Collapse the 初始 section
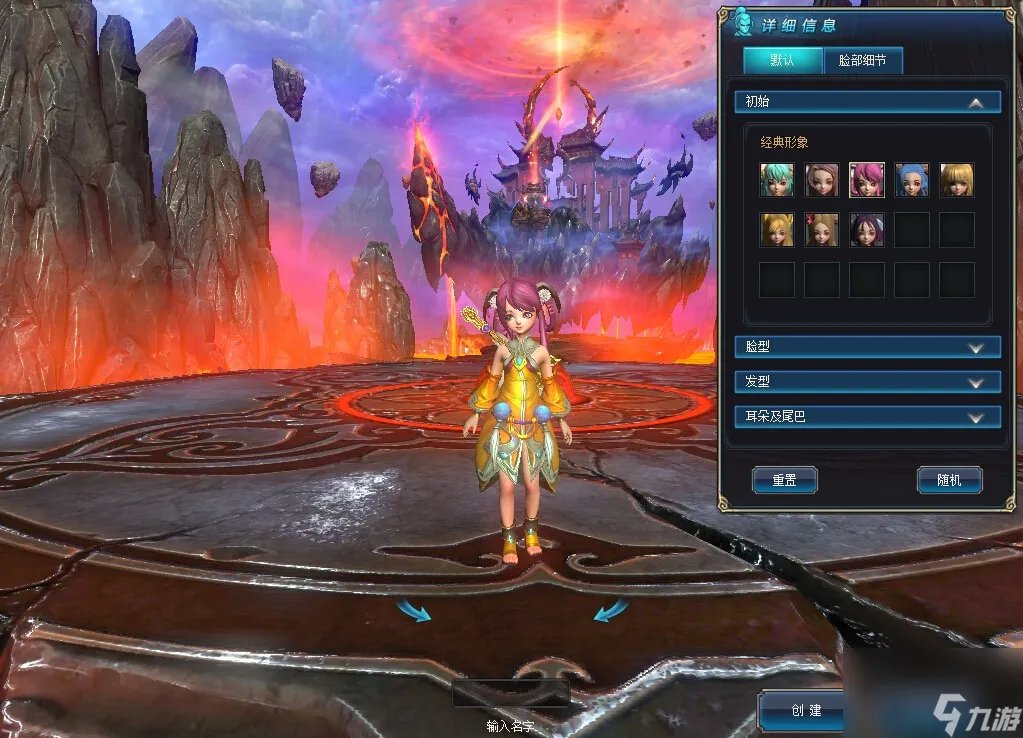The image size is (1023, 738). pos(975,102)
